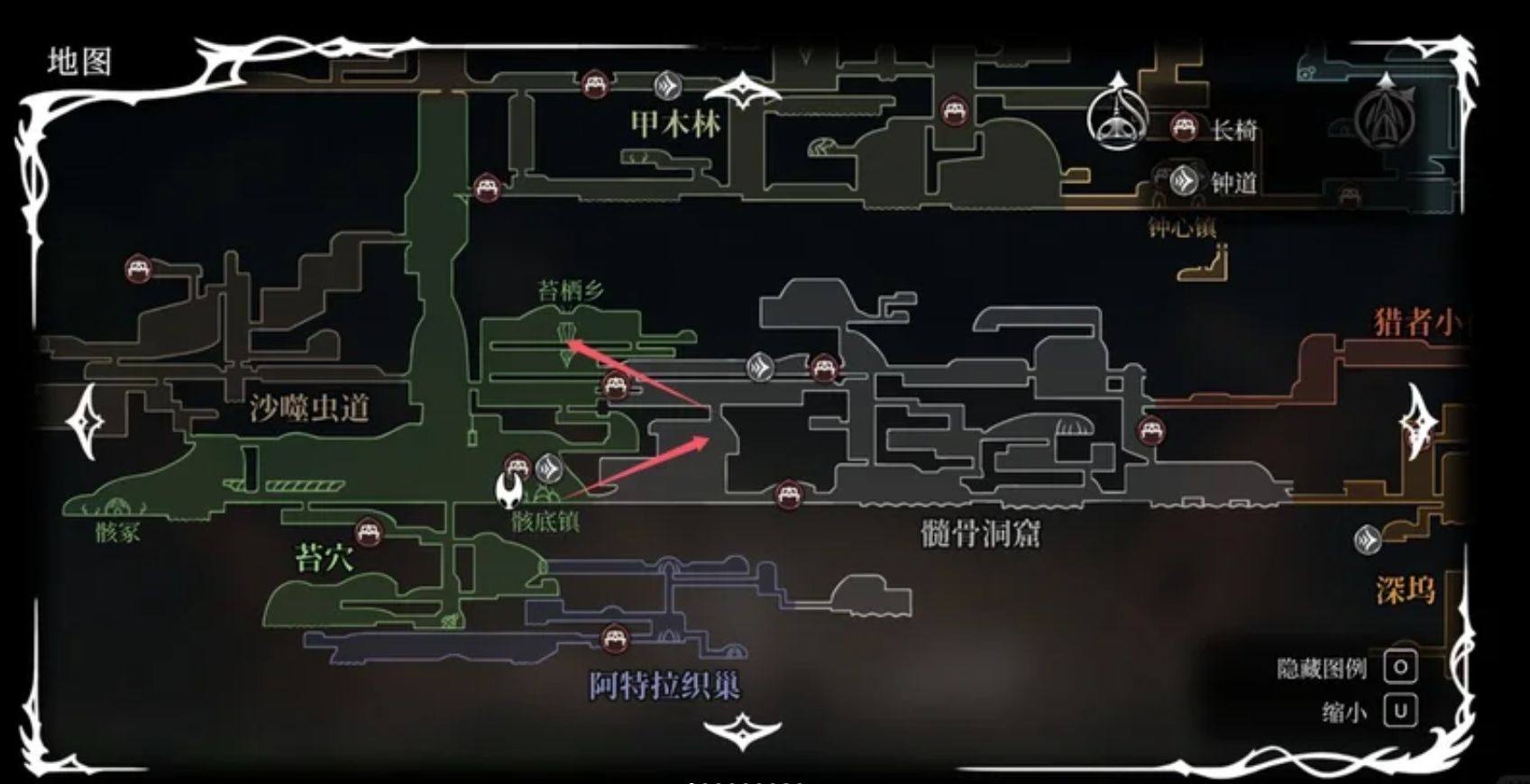Screen dimensions: 1530x784
Task: Click the bench icon above 苔穴 label
Action: (370, 533)
